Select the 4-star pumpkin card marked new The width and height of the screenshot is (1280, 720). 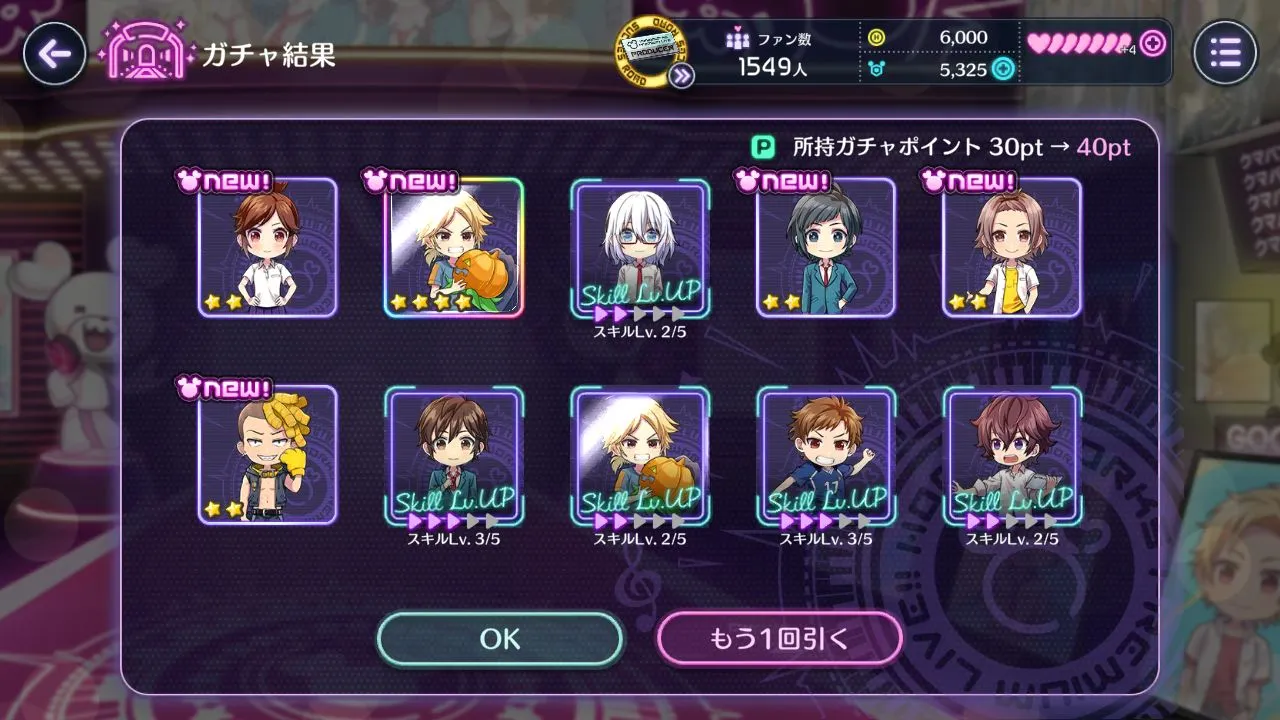[454, 248]
